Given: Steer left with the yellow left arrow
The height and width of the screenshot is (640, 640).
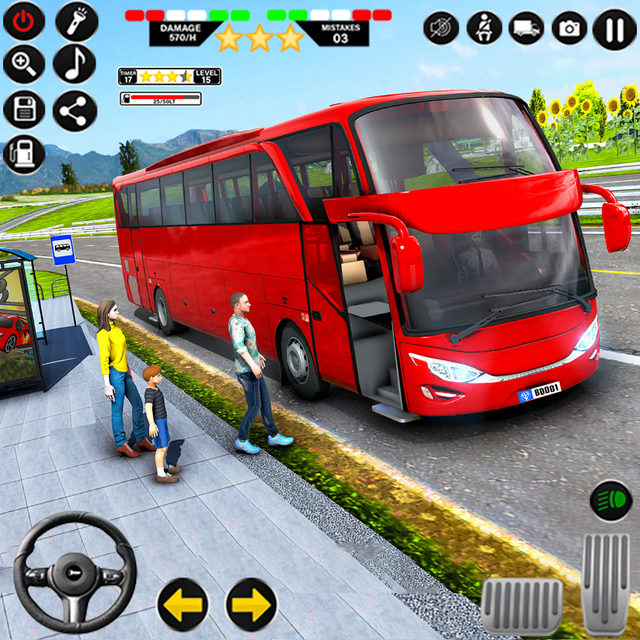Looking at the screenshot, I should point(183,604).
